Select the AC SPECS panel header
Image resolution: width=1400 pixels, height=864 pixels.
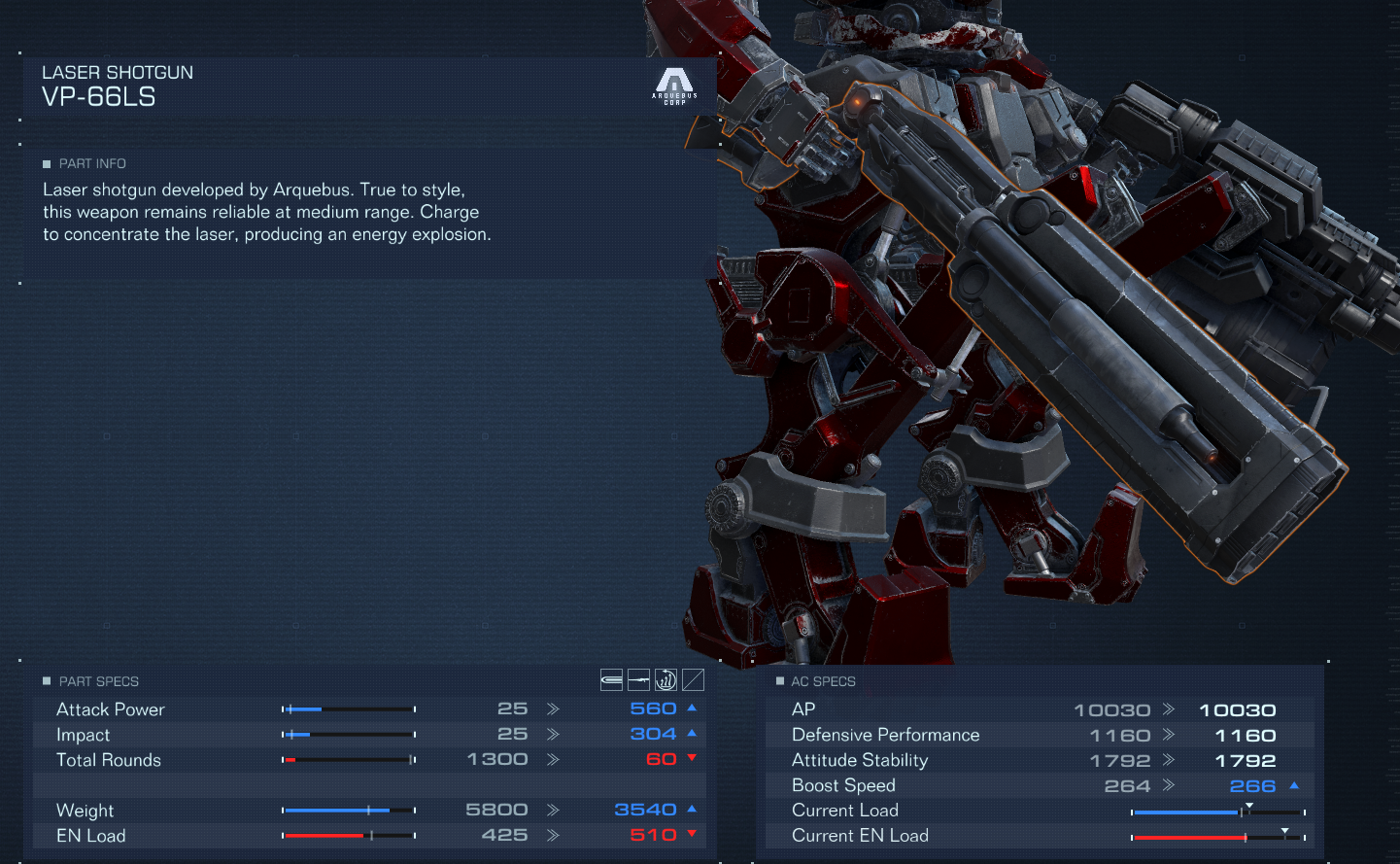coord(825,681)
